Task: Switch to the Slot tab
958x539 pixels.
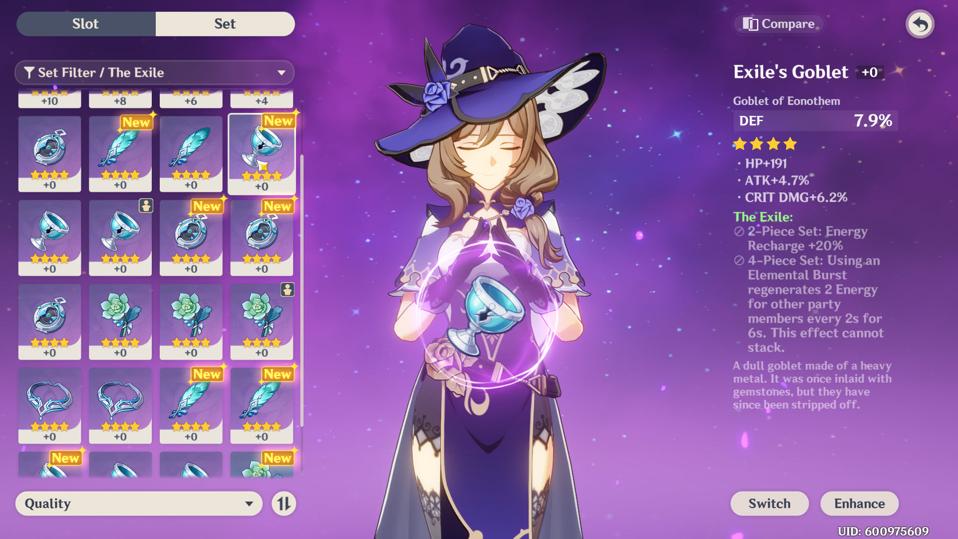Action: coord(86,24)
